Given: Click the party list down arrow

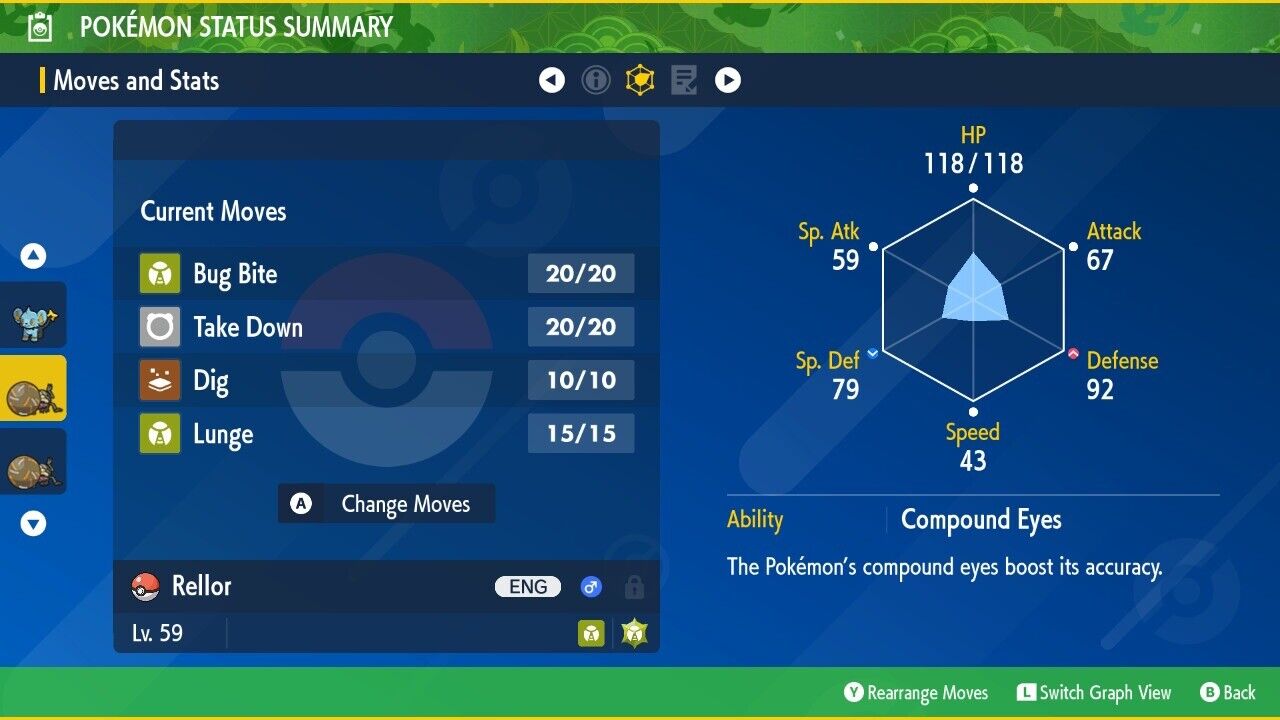Looking at the screenshot, I should pyautogui.click(x=33, y=523).
